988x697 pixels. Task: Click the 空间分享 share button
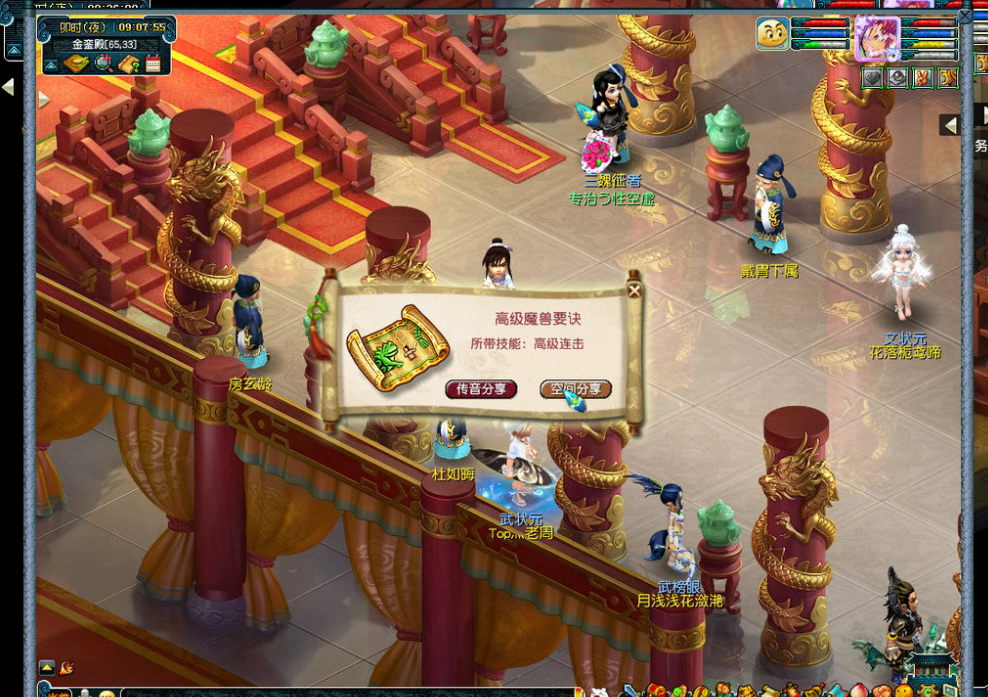575,389
